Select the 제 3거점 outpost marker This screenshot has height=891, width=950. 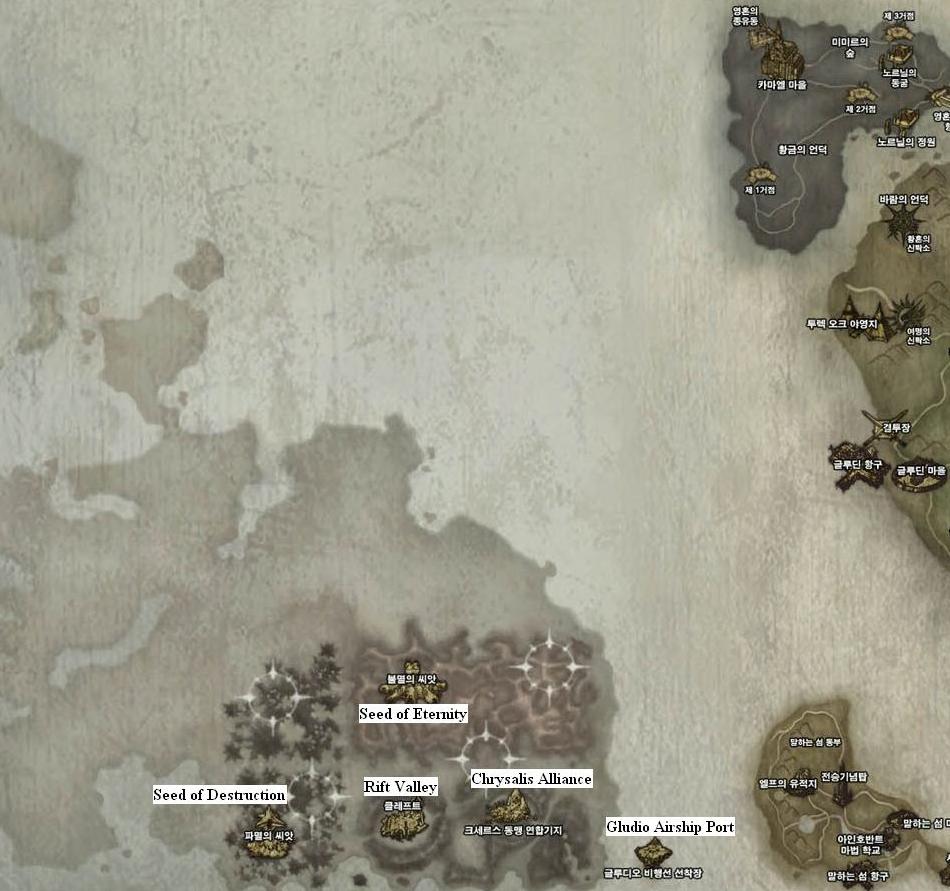tap(900, 32)
